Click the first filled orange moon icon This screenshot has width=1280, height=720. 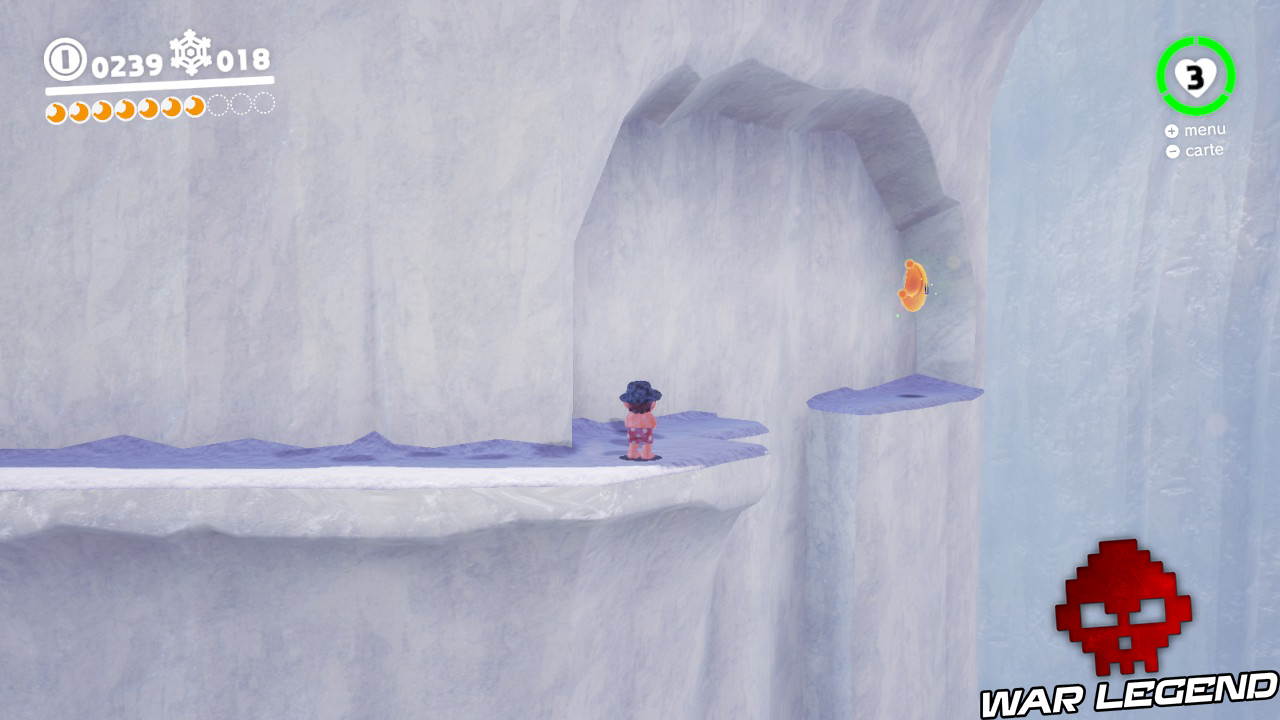pos(57,108)
